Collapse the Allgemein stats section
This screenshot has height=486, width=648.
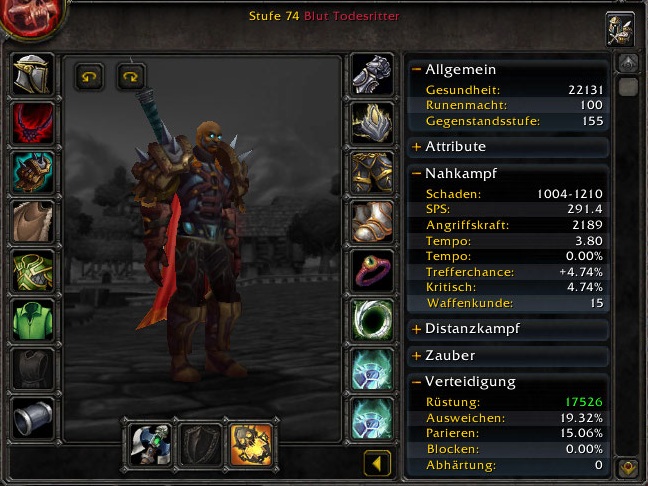click(417, 70)
